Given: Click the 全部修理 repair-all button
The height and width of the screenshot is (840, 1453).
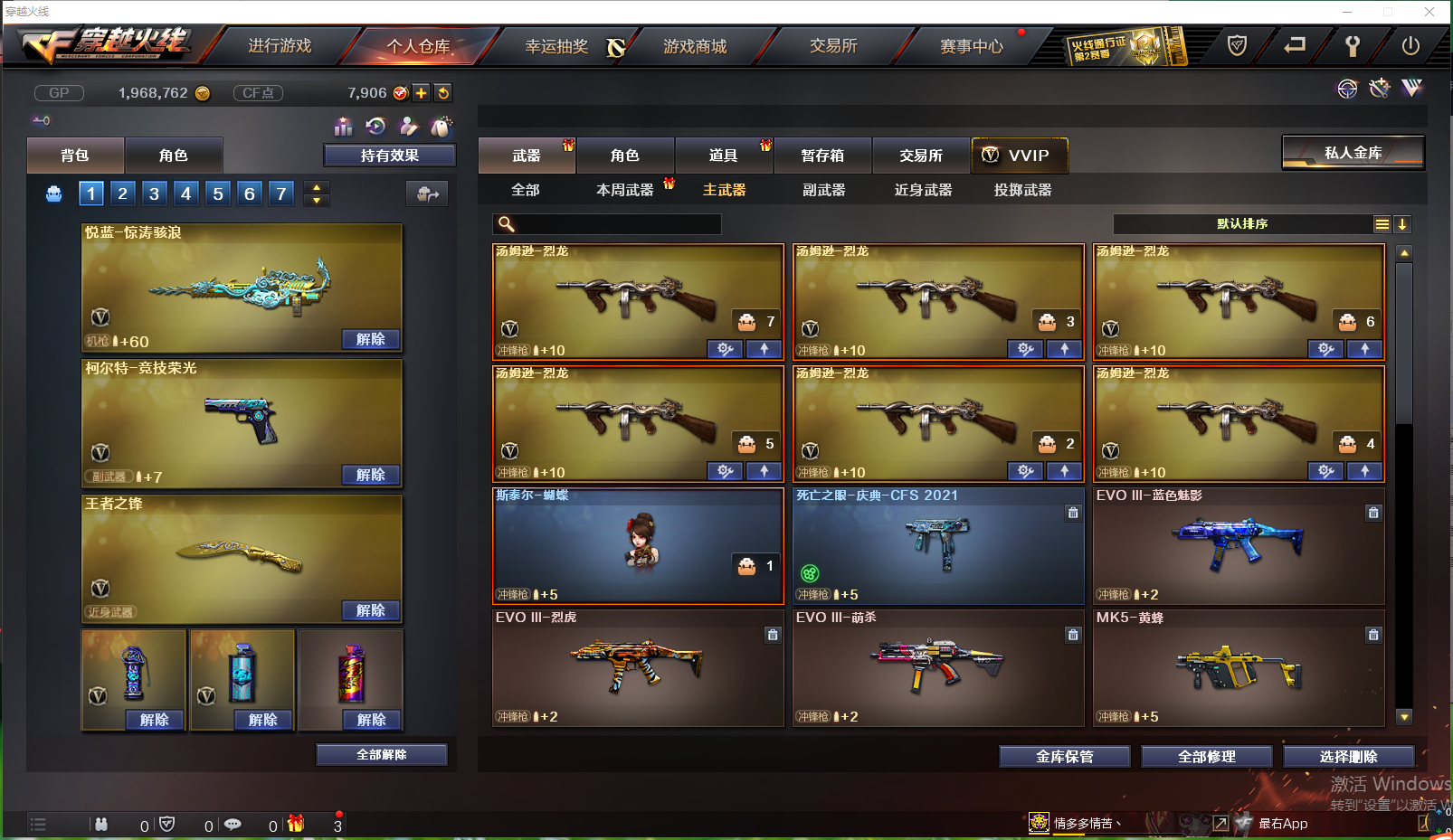Looking at the screenshot, I should coord(1206,757).
